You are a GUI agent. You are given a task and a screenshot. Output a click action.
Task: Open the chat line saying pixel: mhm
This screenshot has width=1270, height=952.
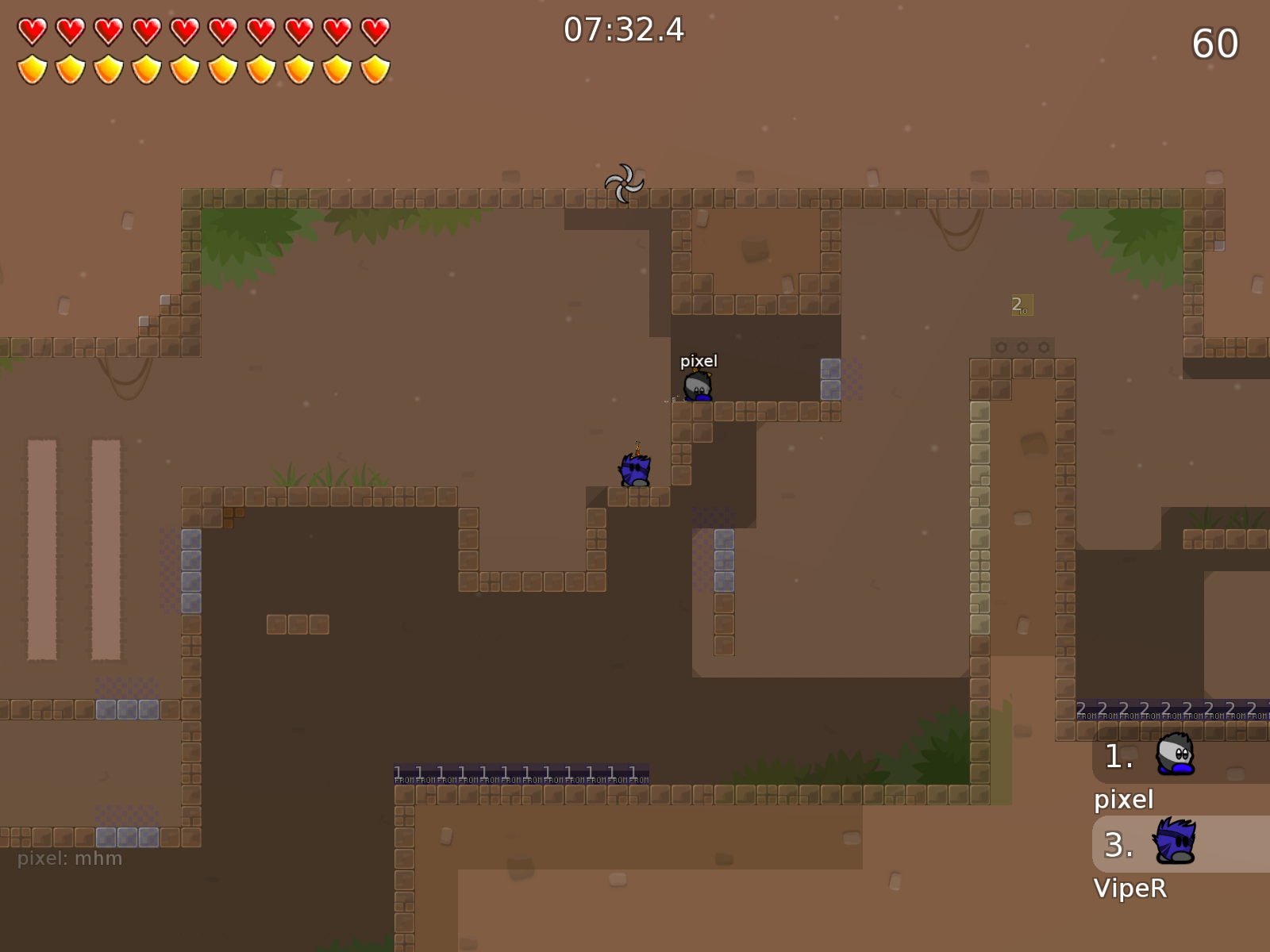[70, 858]
